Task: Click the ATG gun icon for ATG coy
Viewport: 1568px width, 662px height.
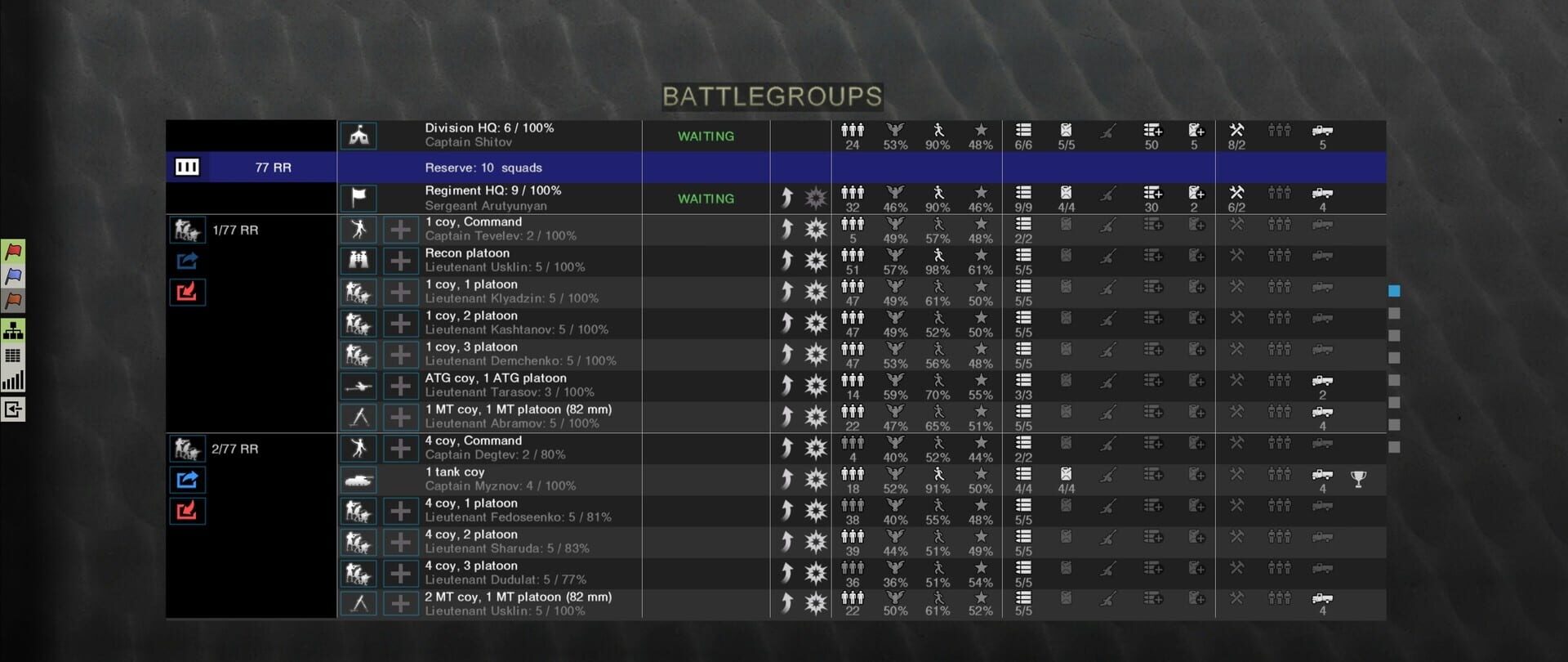Action: pos(358,385)
